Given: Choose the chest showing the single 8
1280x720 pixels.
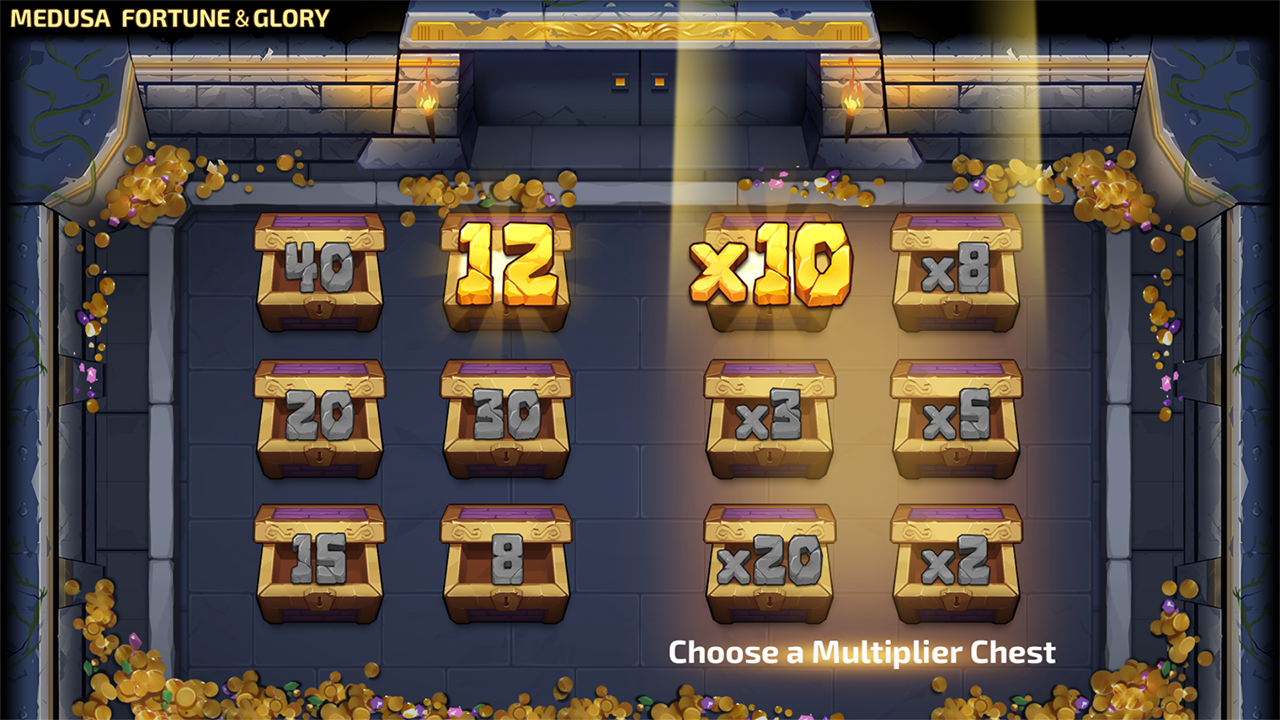Looking at the screenshot, I should [x=506, y=563].
